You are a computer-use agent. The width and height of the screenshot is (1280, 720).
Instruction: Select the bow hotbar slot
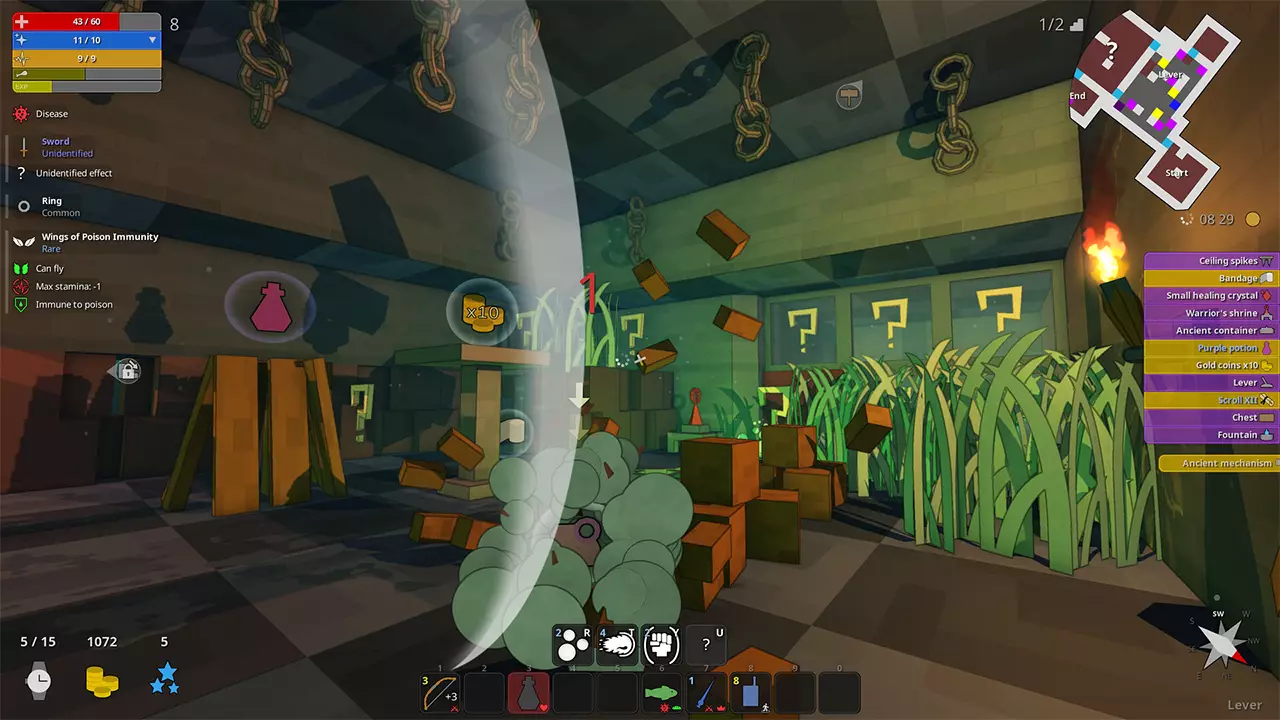point(441,693)
